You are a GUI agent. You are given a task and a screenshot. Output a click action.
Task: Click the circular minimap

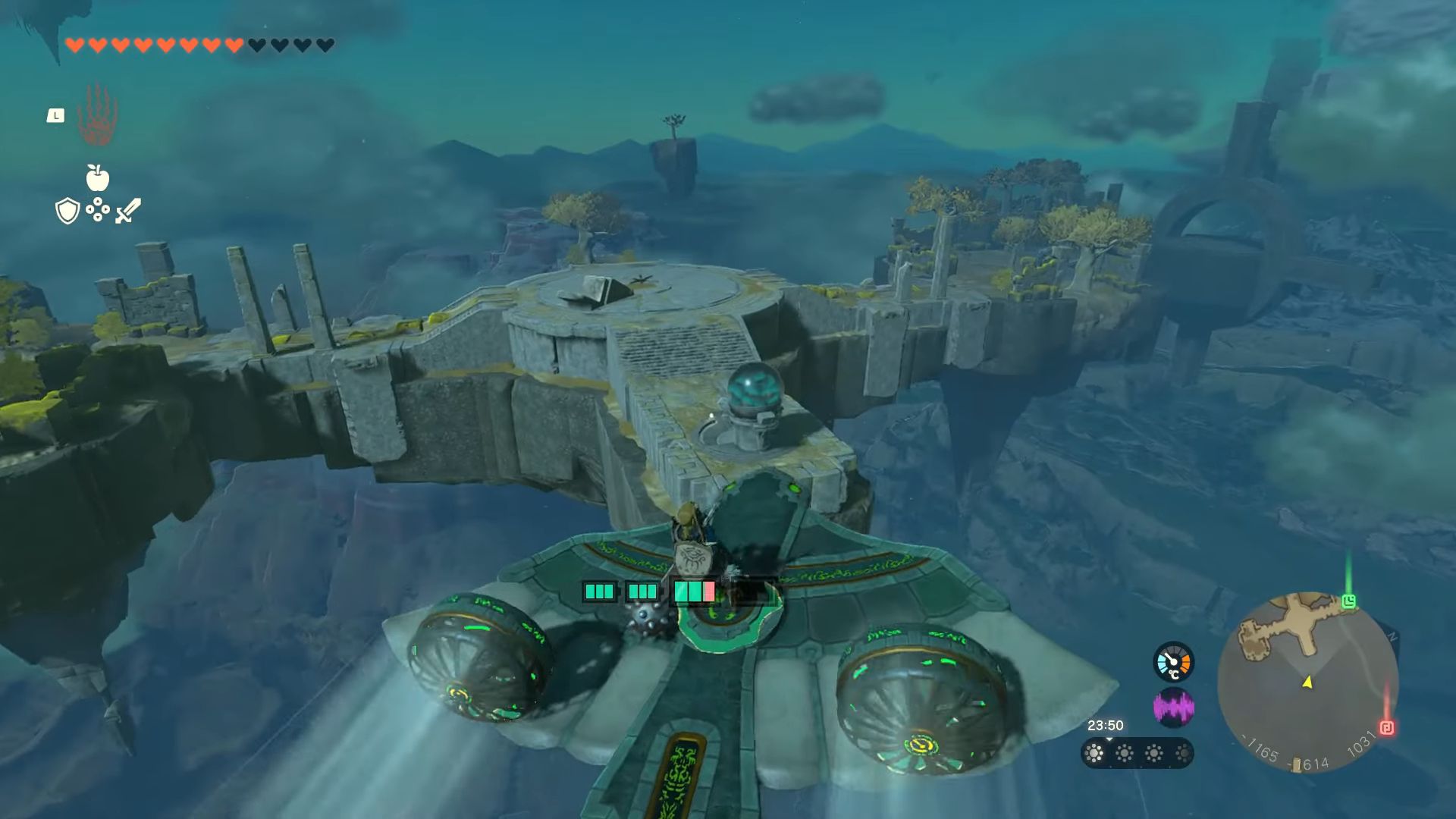[1307, 682]
